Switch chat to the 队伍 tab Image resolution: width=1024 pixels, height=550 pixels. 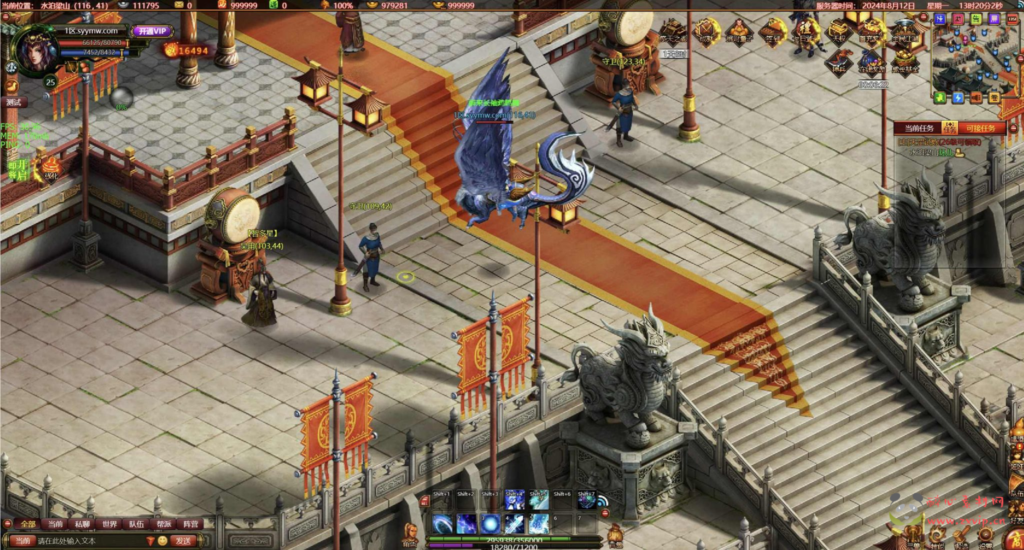coord(136,524)
